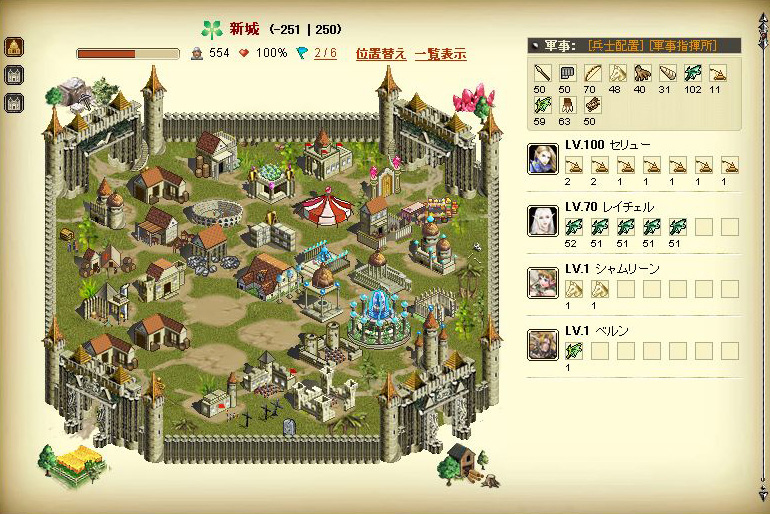The image size is (770, 514).
Task: Click ベルン's green dragon troop slot
Action: [574, 351]
